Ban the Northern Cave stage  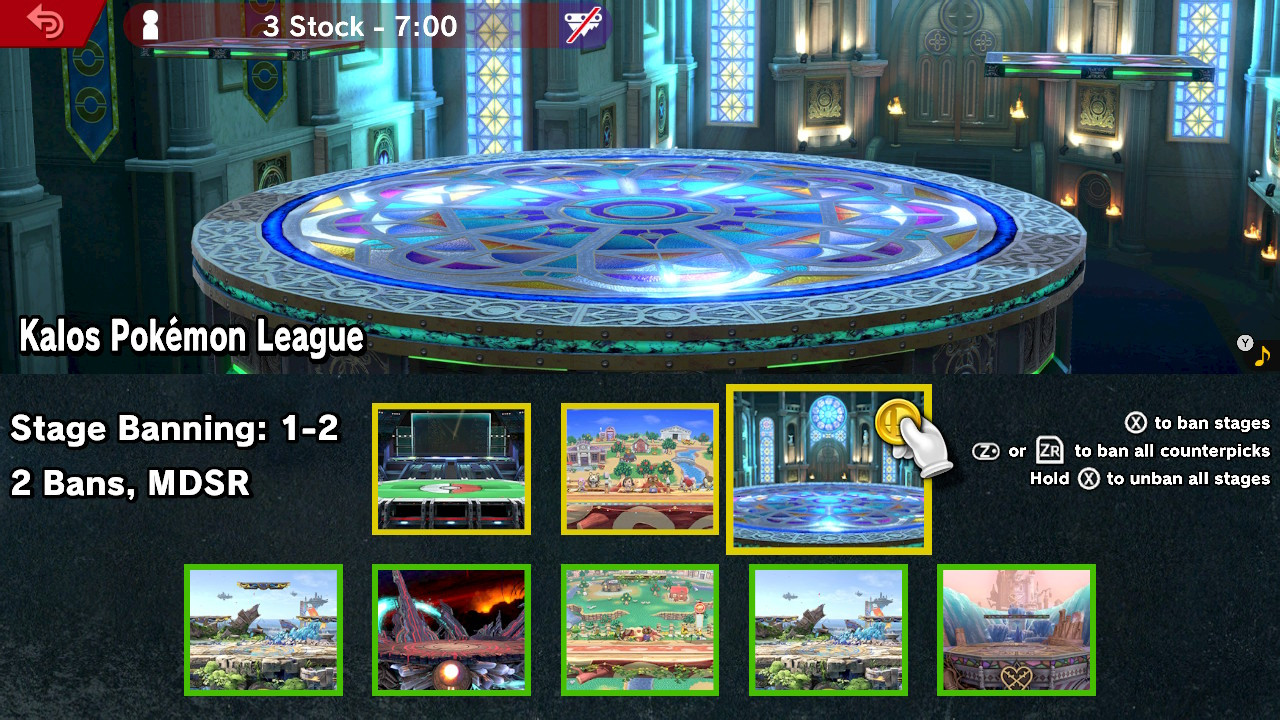point(451,630)
